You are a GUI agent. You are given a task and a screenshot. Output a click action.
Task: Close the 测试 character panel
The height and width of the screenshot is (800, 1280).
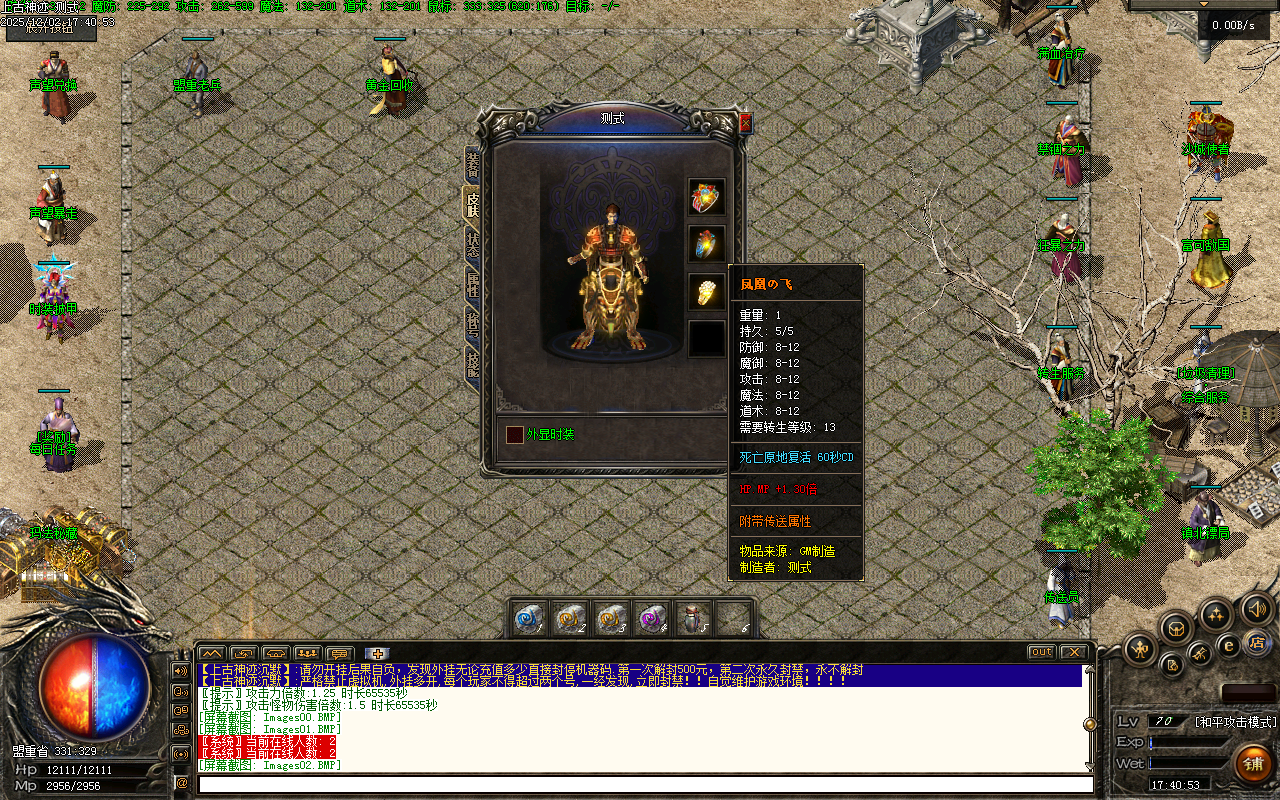click(x=745, y=123)
